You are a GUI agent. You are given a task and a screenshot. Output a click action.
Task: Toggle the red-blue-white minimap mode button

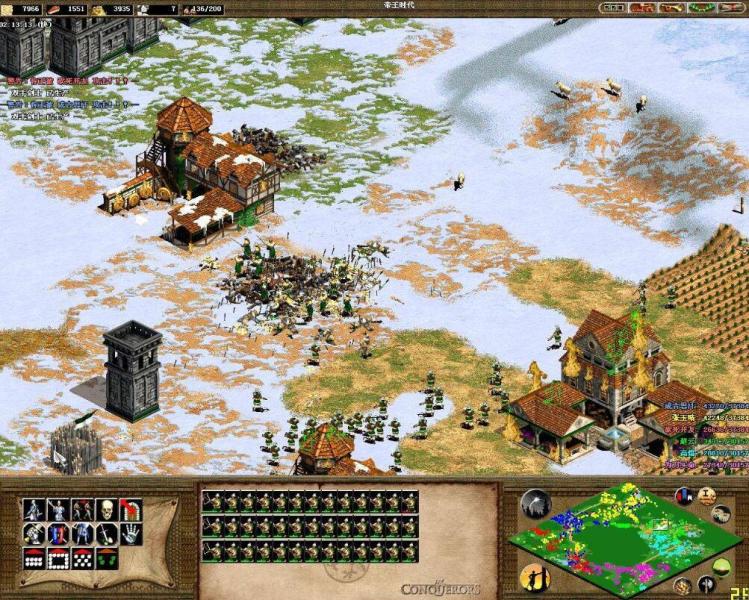pos(684,496)
